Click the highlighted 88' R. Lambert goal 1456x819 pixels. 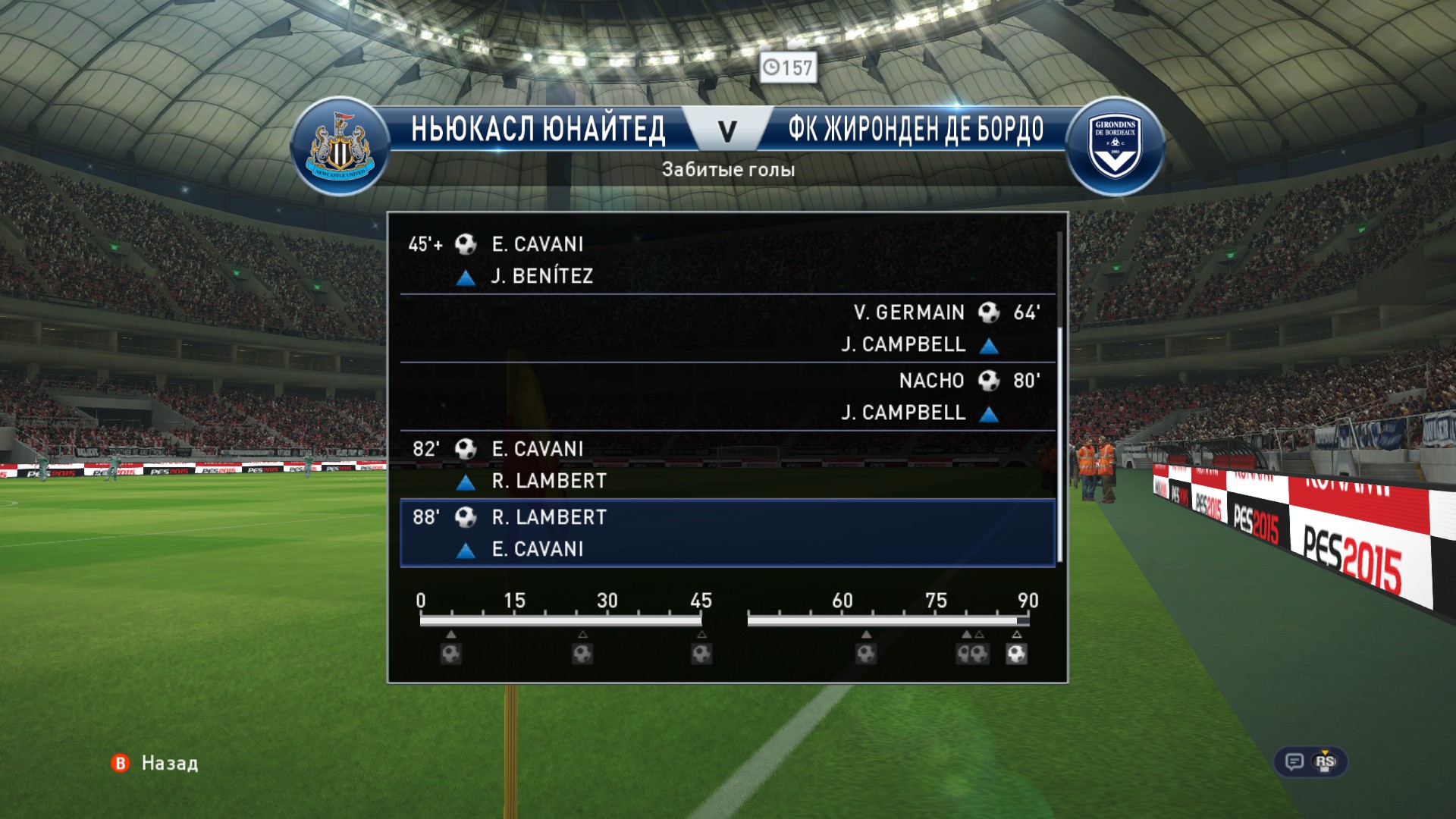(726, 532)
